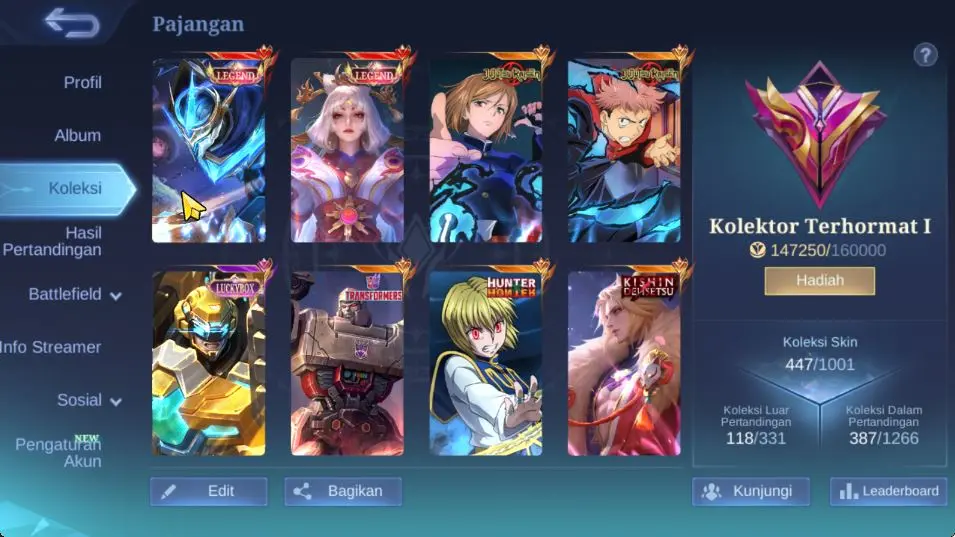The image size is (955, 537).
Task: Click the Kunjungi button
Action: [x=750, y=491]
